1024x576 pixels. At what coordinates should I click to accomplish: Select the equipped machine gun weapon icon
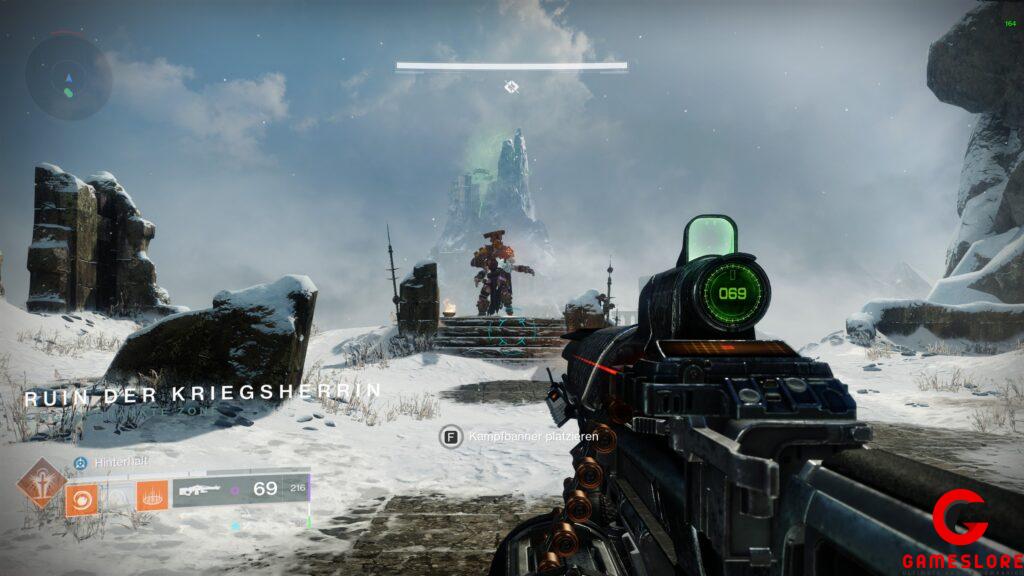click(198, 490)
